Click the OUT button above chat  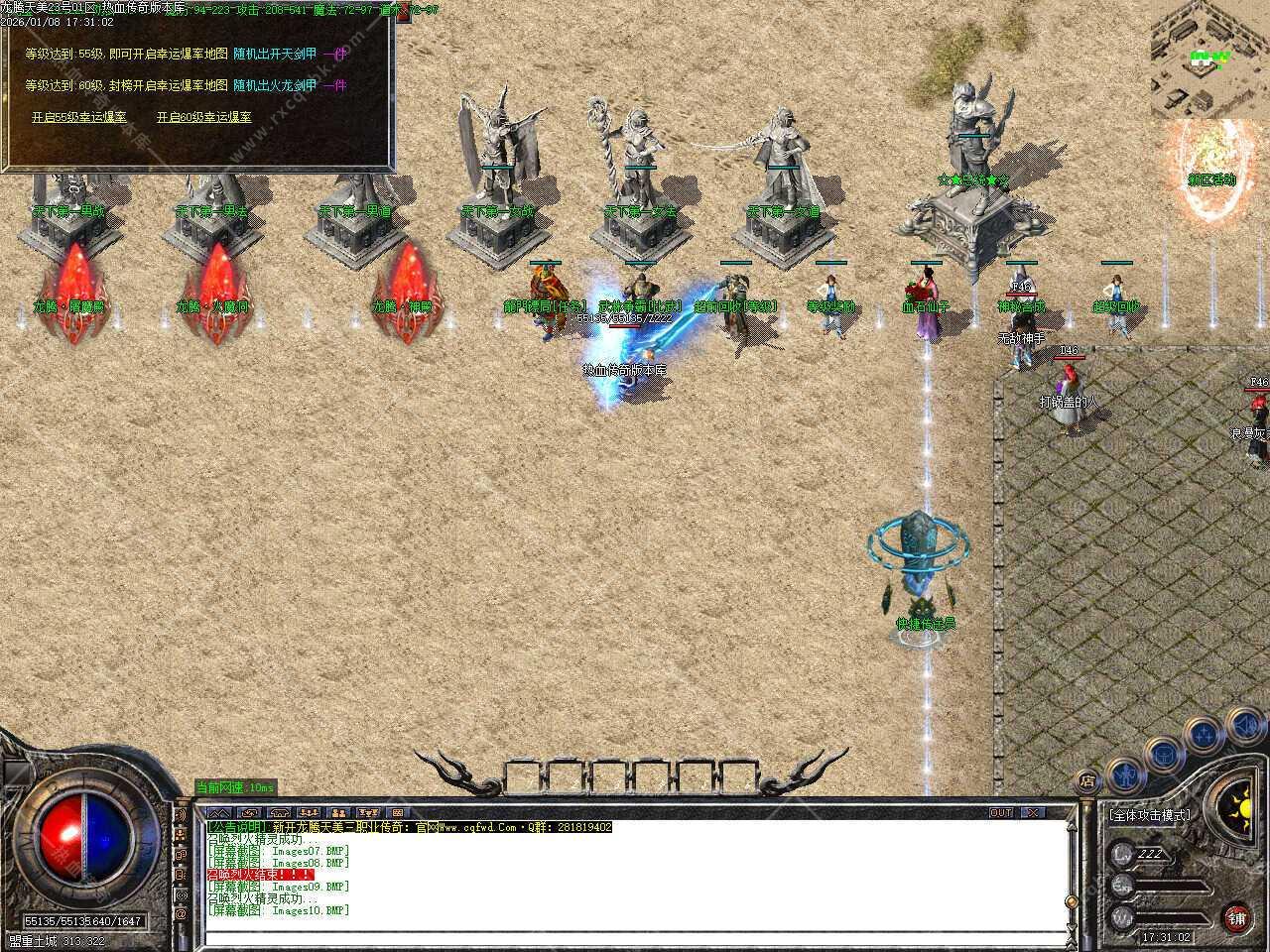pyautogui.click(x=1001, y=812)
